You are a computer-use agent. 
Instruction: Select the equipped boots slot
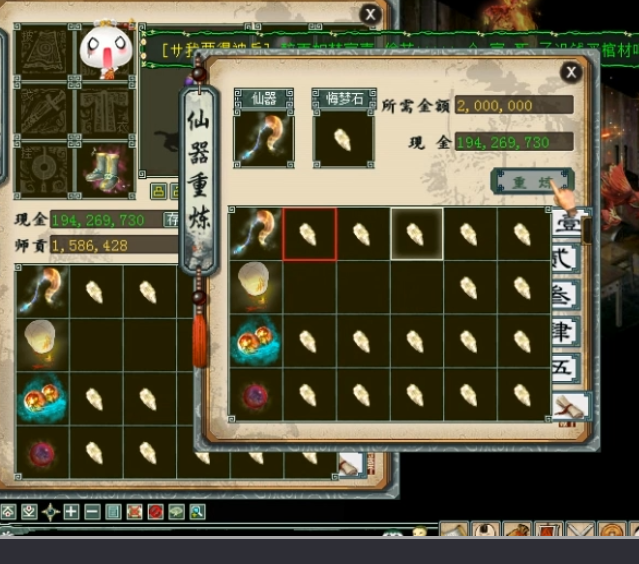pos(104,168)
